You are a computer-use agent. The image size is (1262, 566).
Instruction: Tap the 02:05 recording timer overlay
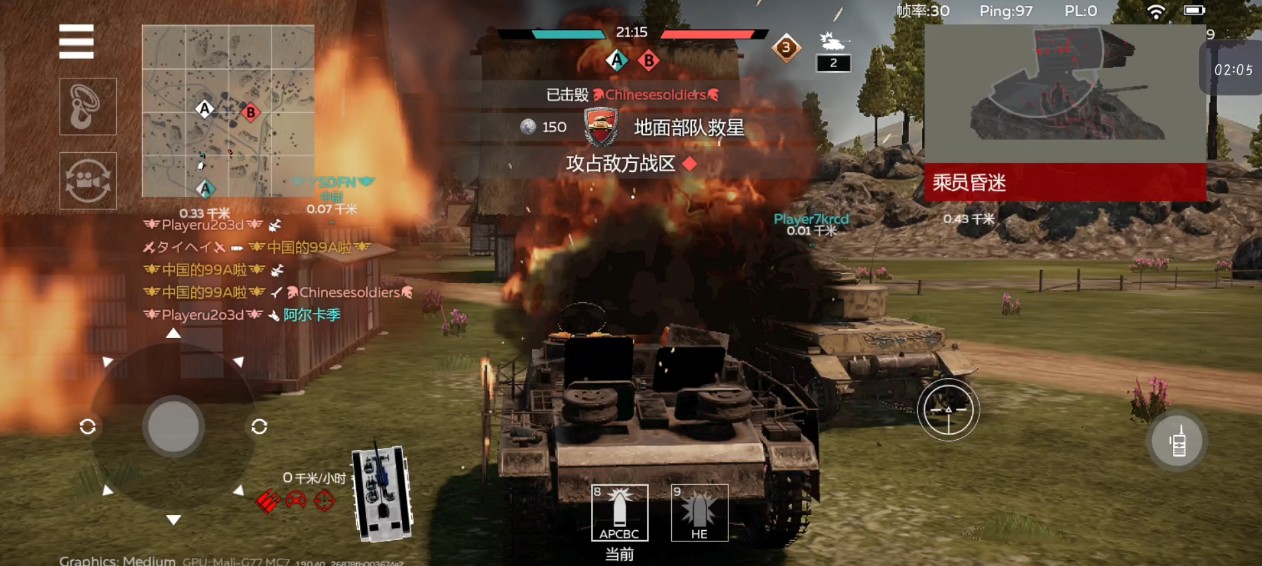(x=1232, y=70)
